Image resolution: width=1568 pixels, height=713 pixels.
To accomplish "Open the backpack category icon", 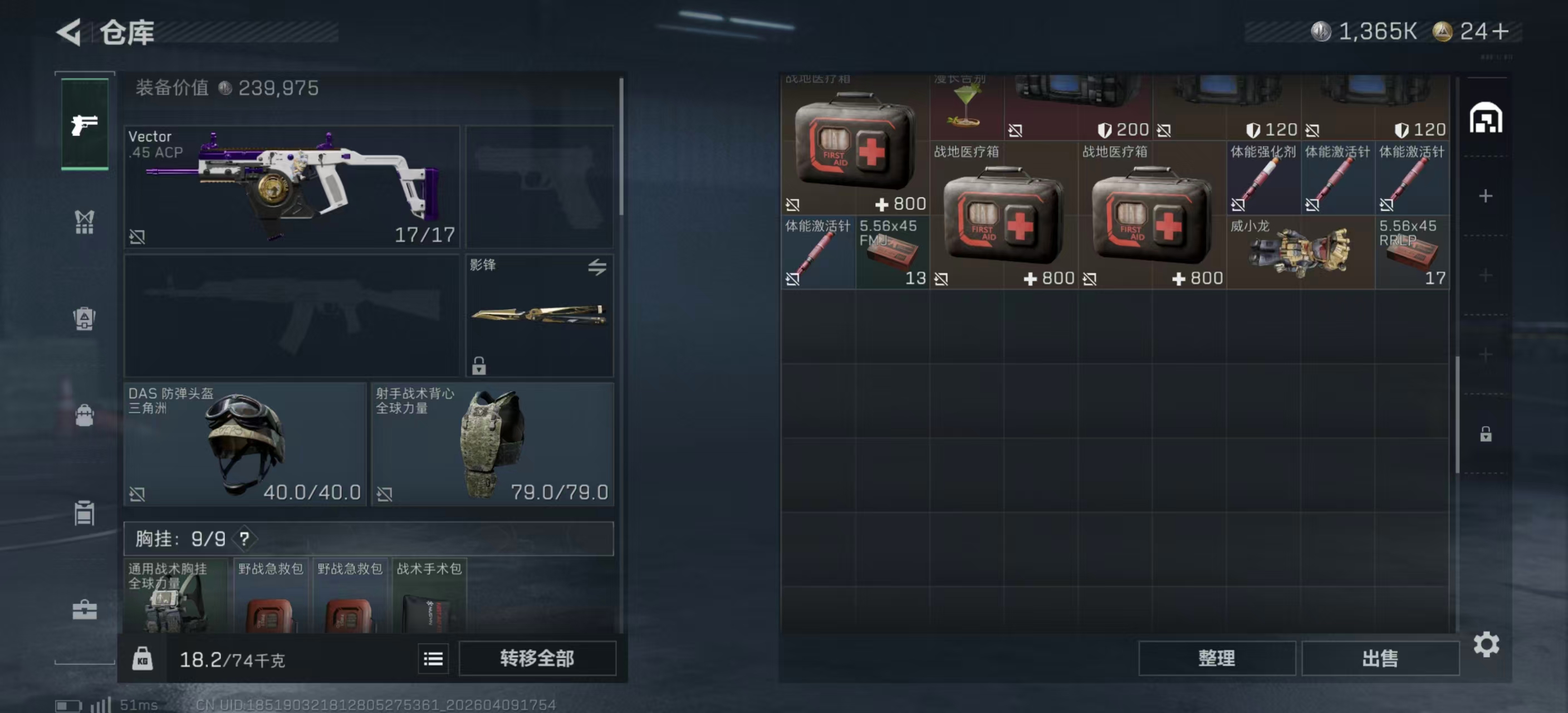I will [84, 414].
